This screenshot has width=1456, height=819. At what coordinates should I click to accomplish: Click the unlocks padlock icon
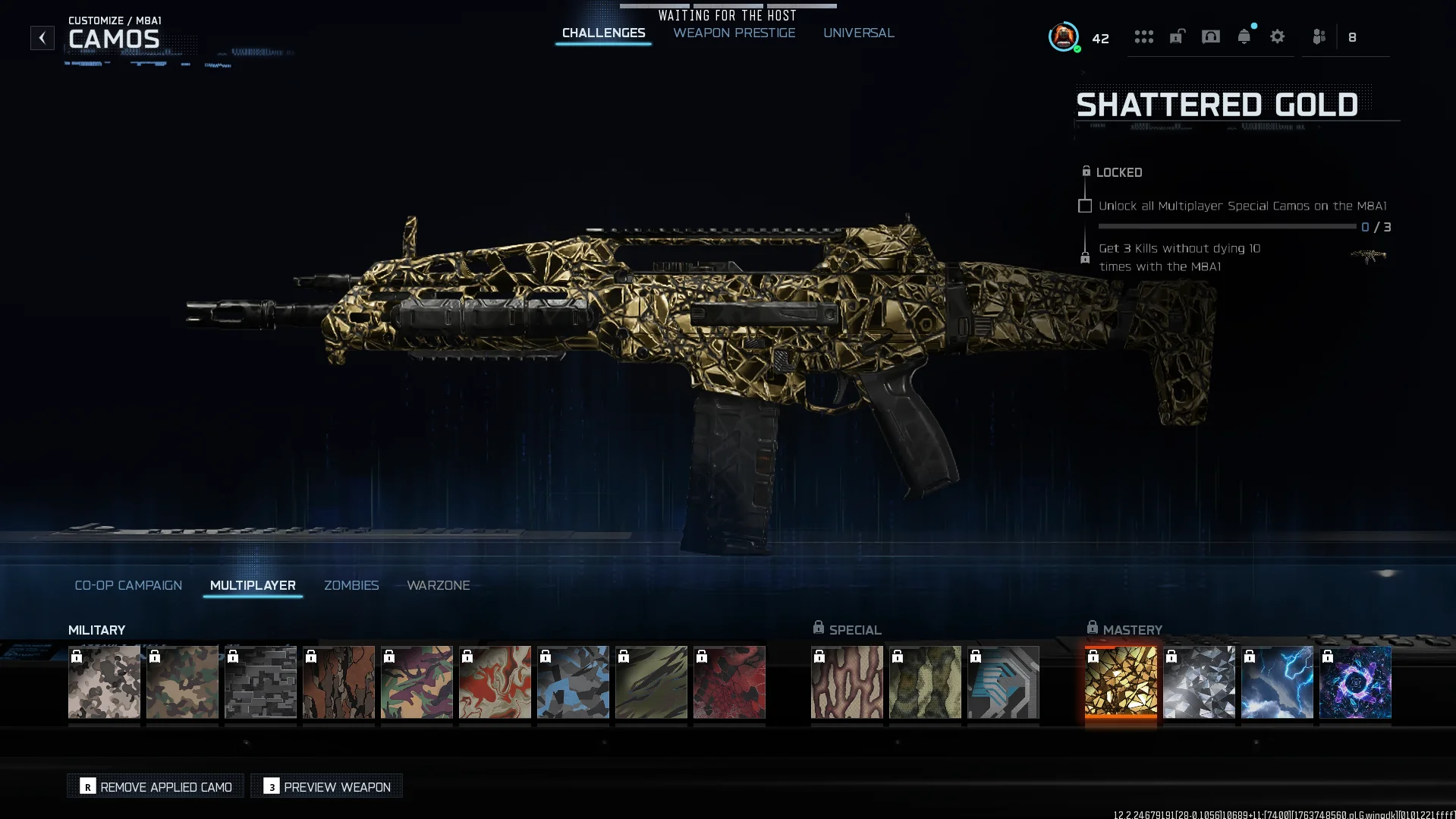[1178, 36]
